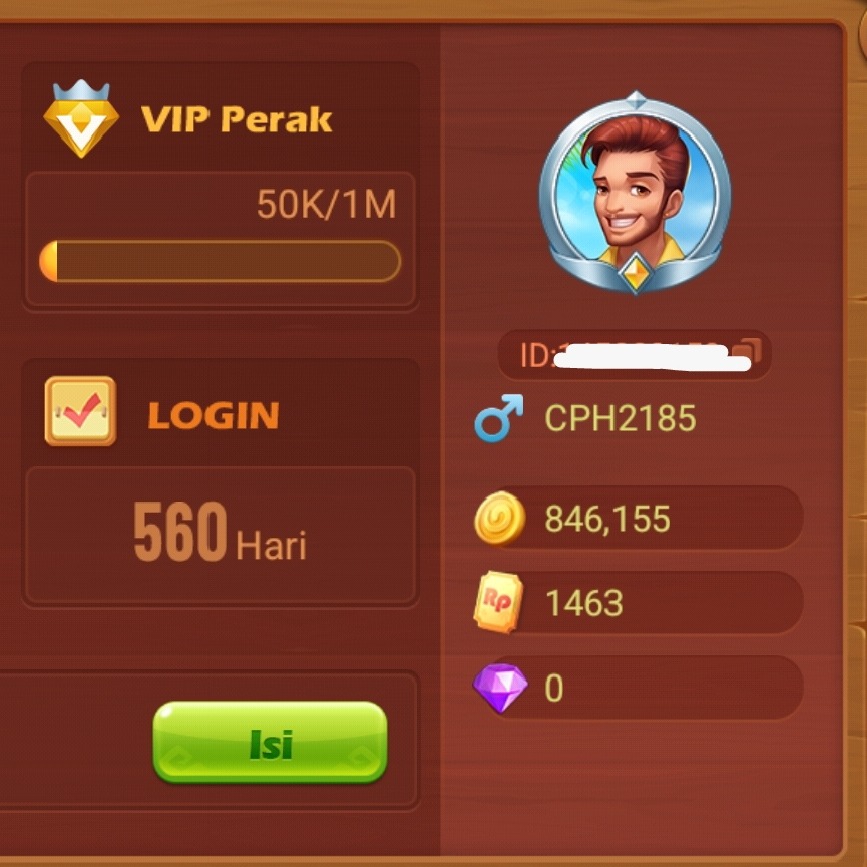Select the gold coin balance icon

tap(499, 520)
